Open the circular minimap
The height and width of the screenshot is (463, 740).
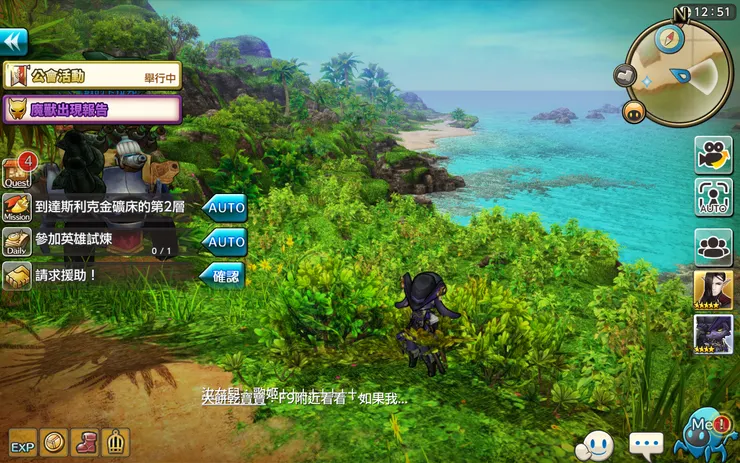pyautogui.click(x=680, y=75)
